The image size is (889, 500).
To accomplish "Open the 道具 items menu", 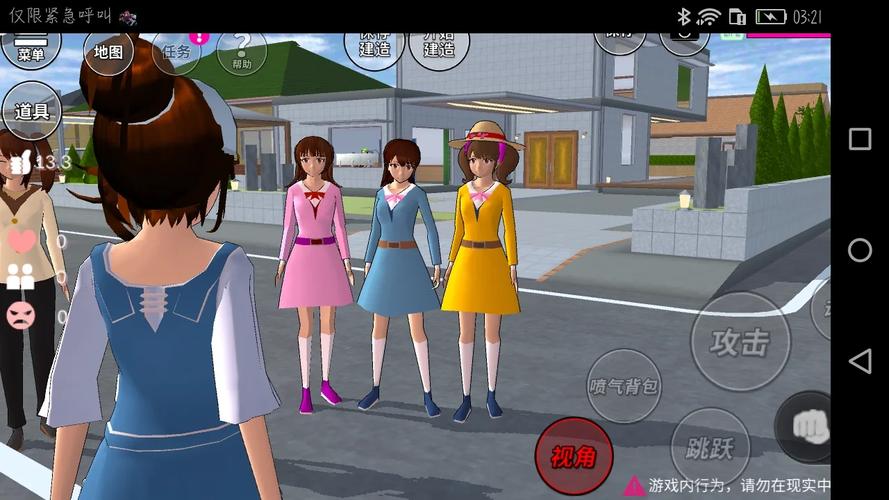I will coord(32,110).
